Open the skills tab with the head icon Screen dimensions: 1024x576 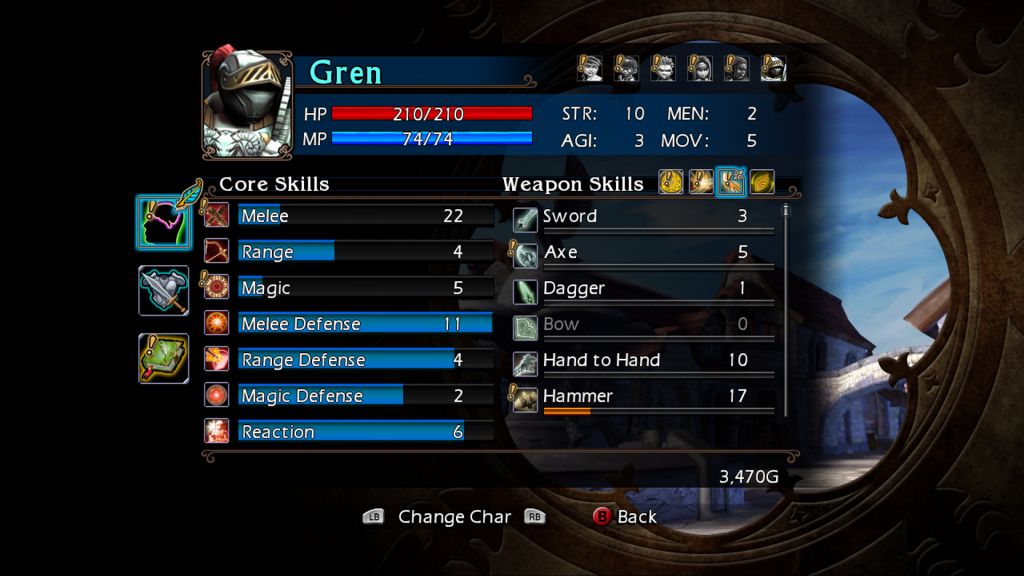pos(163,222)
